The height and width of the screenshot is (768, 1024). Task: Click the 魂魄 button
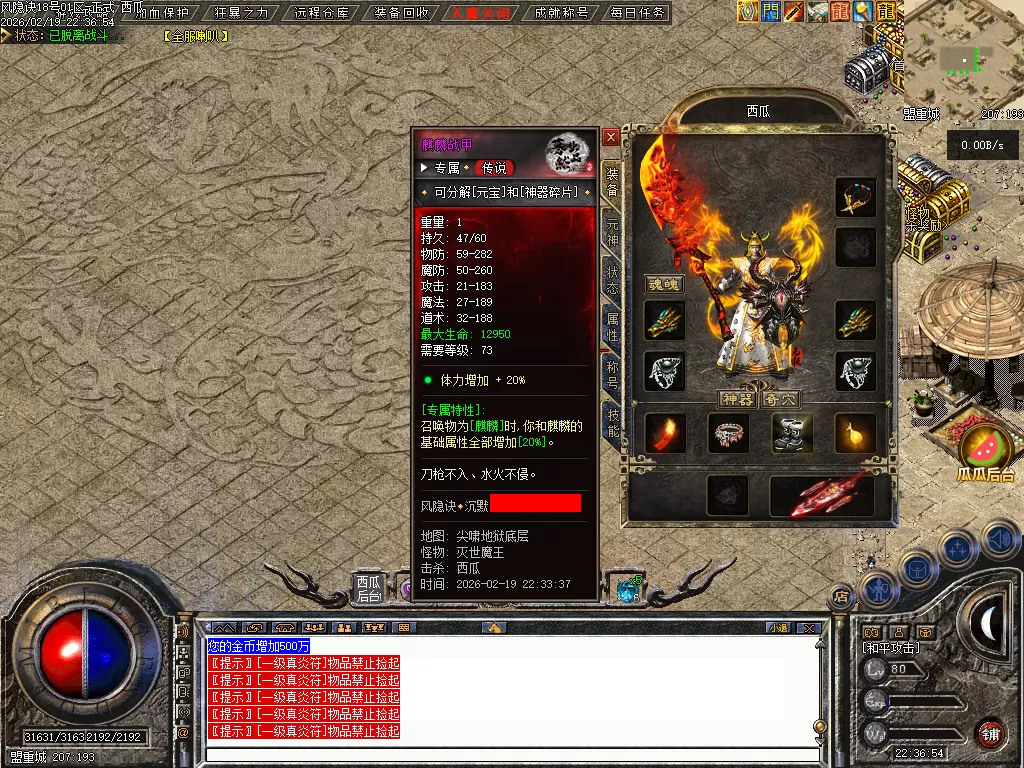pos(663,285)
